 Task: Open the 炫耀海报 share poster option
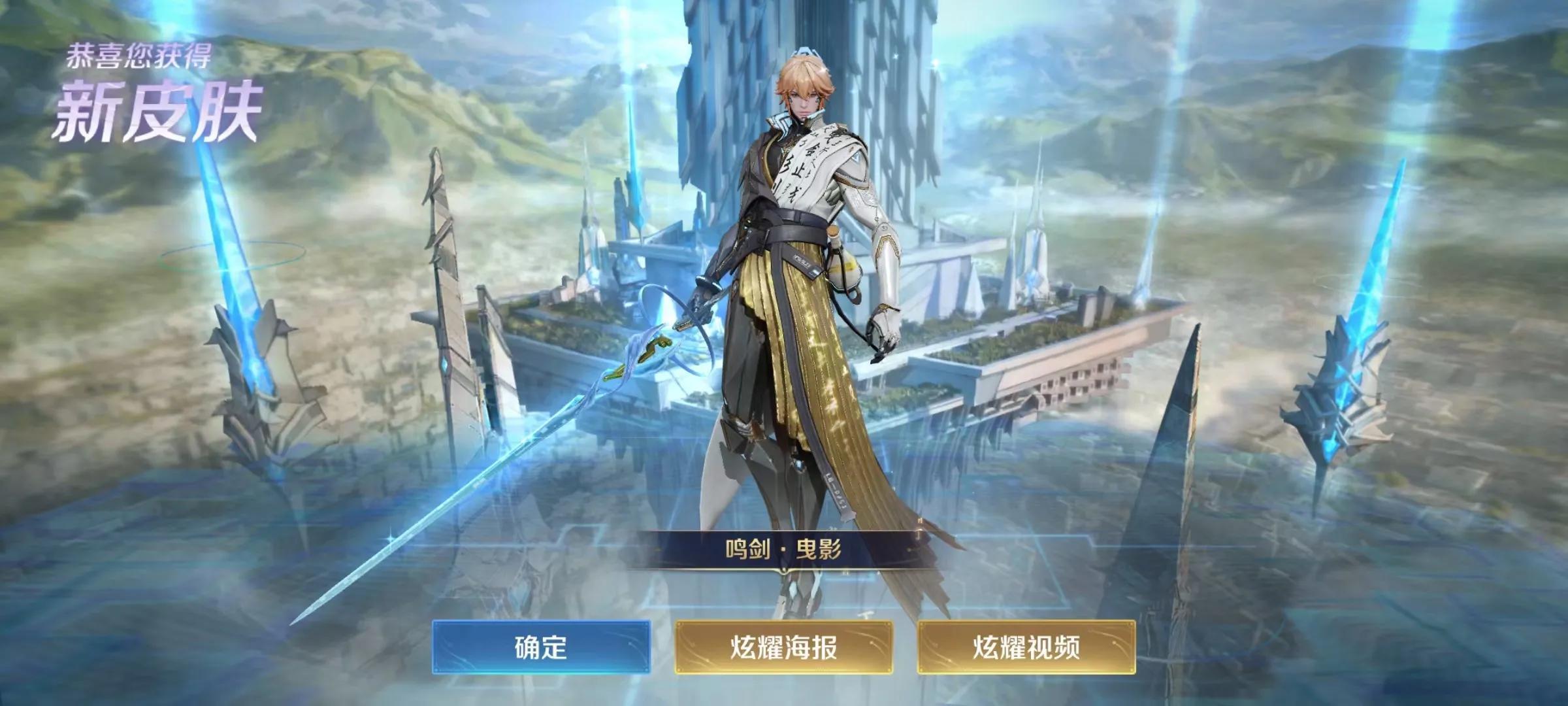[783, 647]
